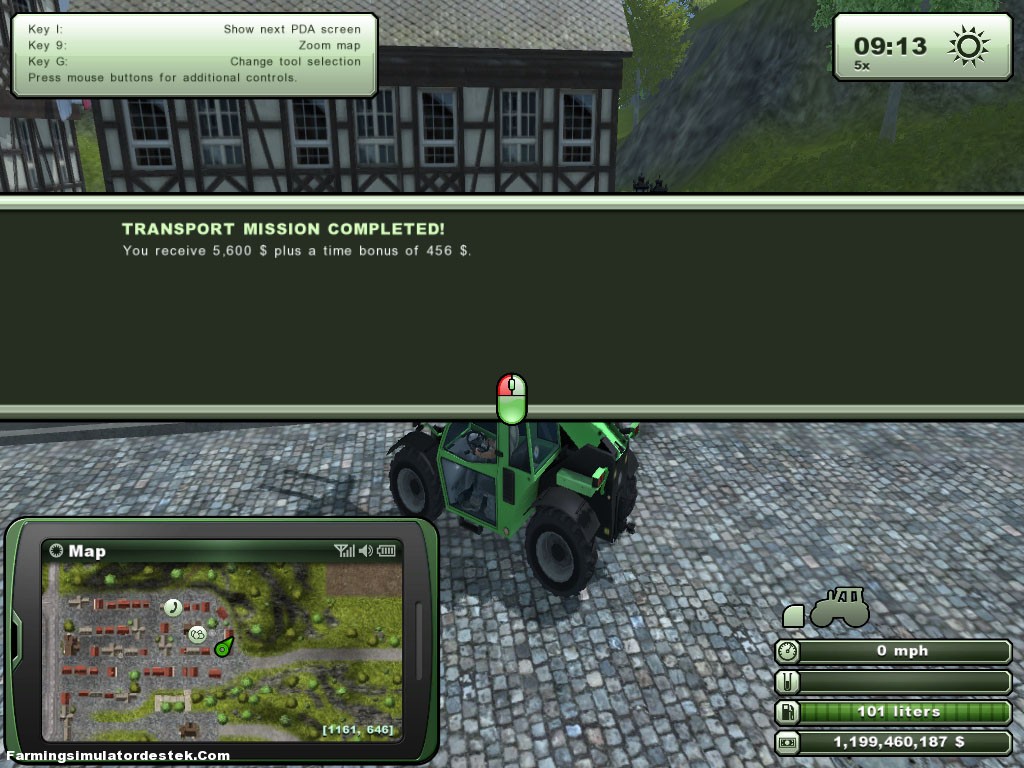Viewport: 1024px width, 768px height.
Task: Select the phone marker on the map
Action: [173, 606]
